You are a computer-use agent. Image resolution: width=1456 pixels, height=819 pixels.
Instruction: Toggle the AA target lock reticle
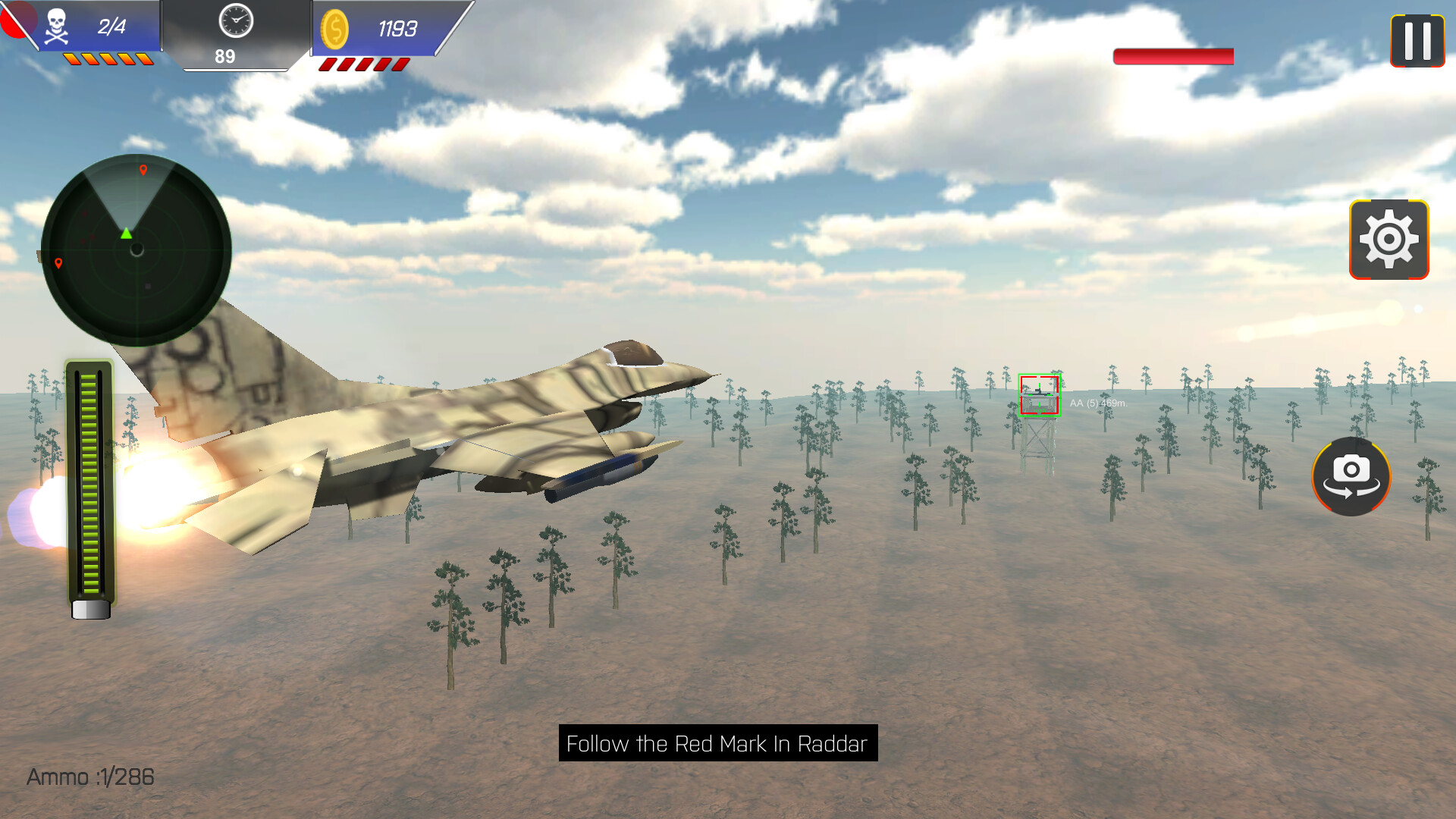pos(1039,393)
